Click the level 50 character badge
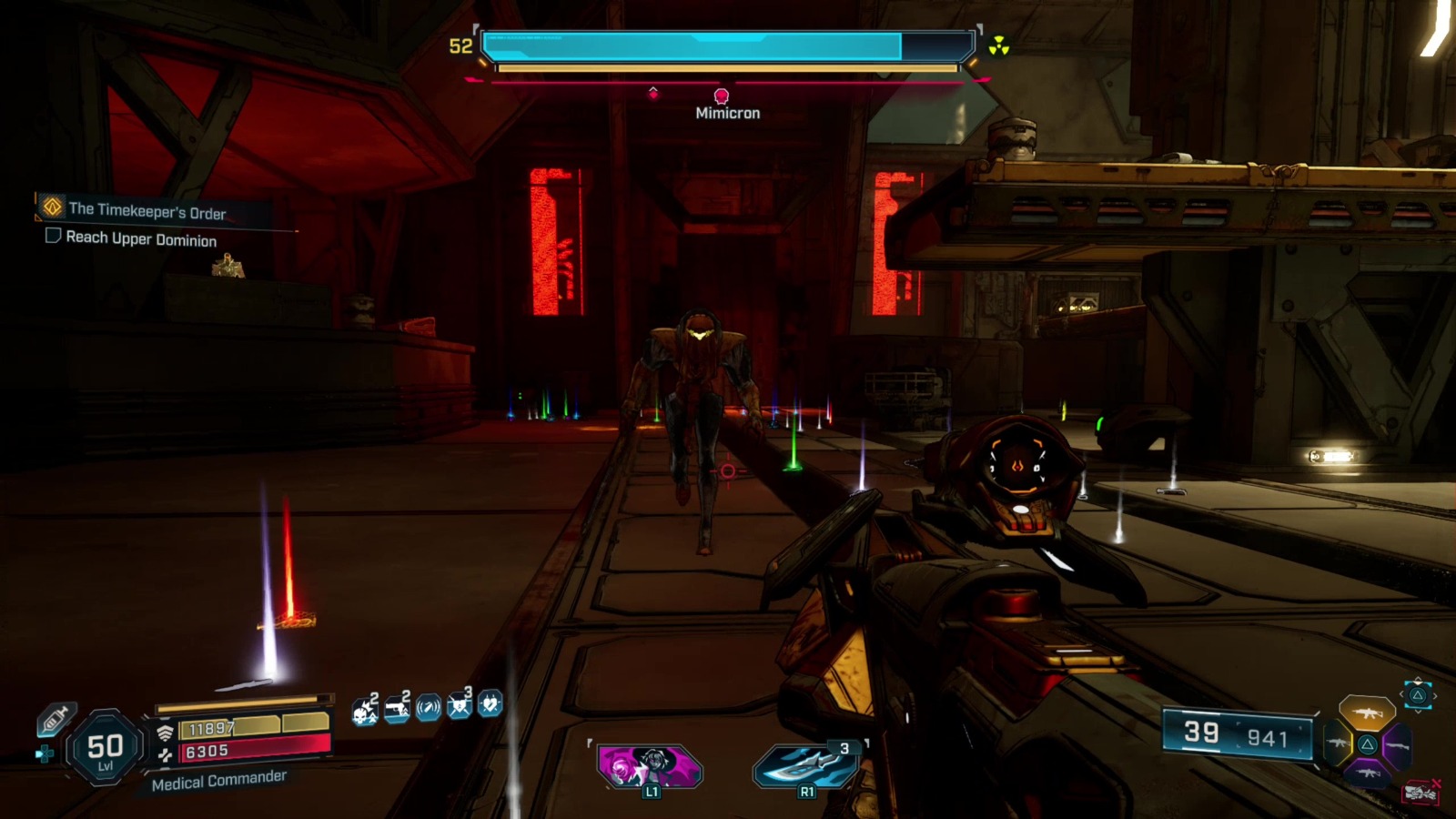 coord(105,750)
